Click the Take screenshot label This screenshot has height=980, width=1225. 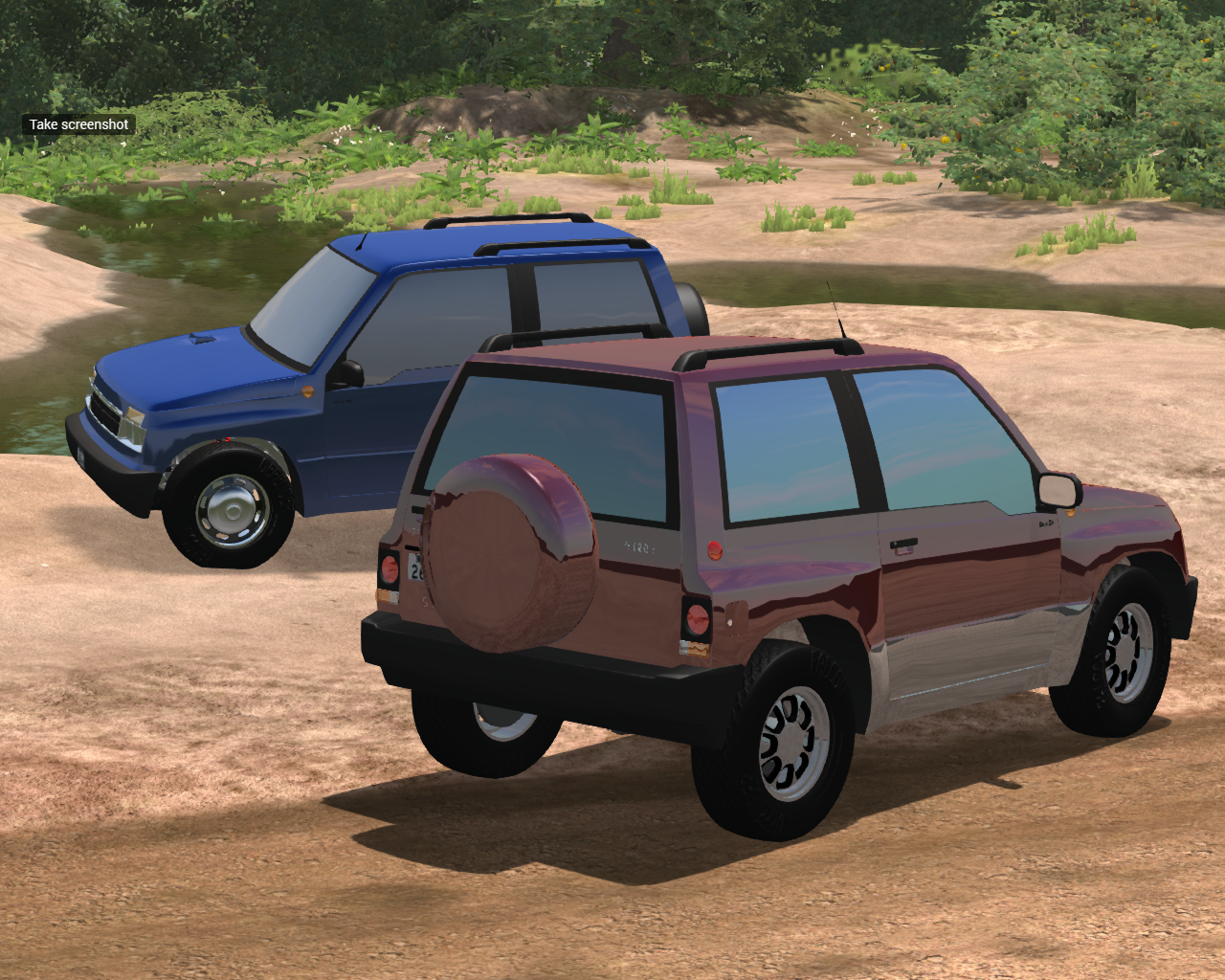[x=78, y=123]
